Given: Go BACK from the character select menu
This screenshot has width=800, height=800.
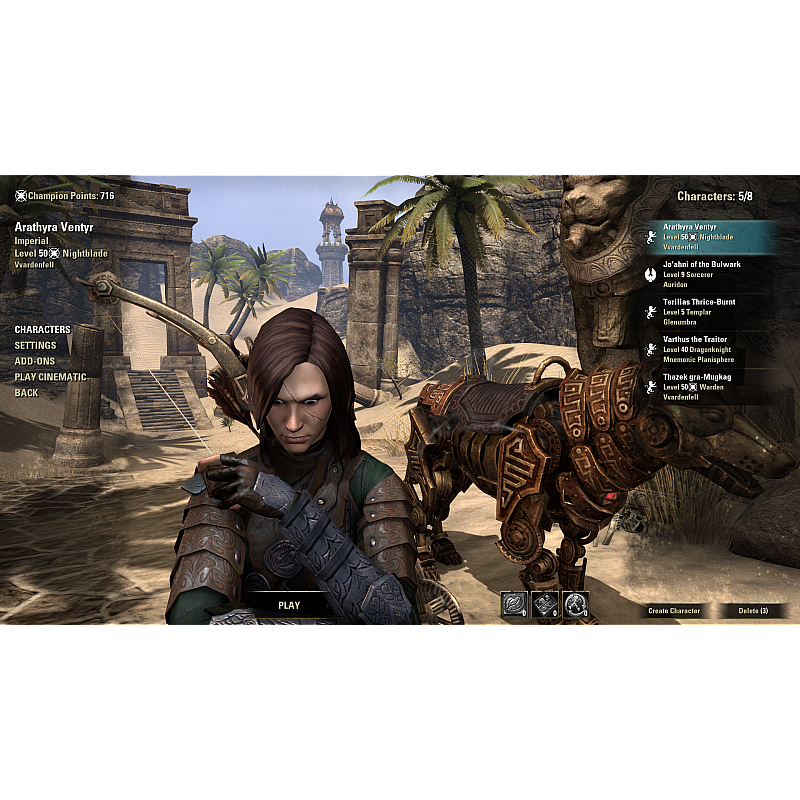Looking at the screenshot, I should [x=26, y=393].
